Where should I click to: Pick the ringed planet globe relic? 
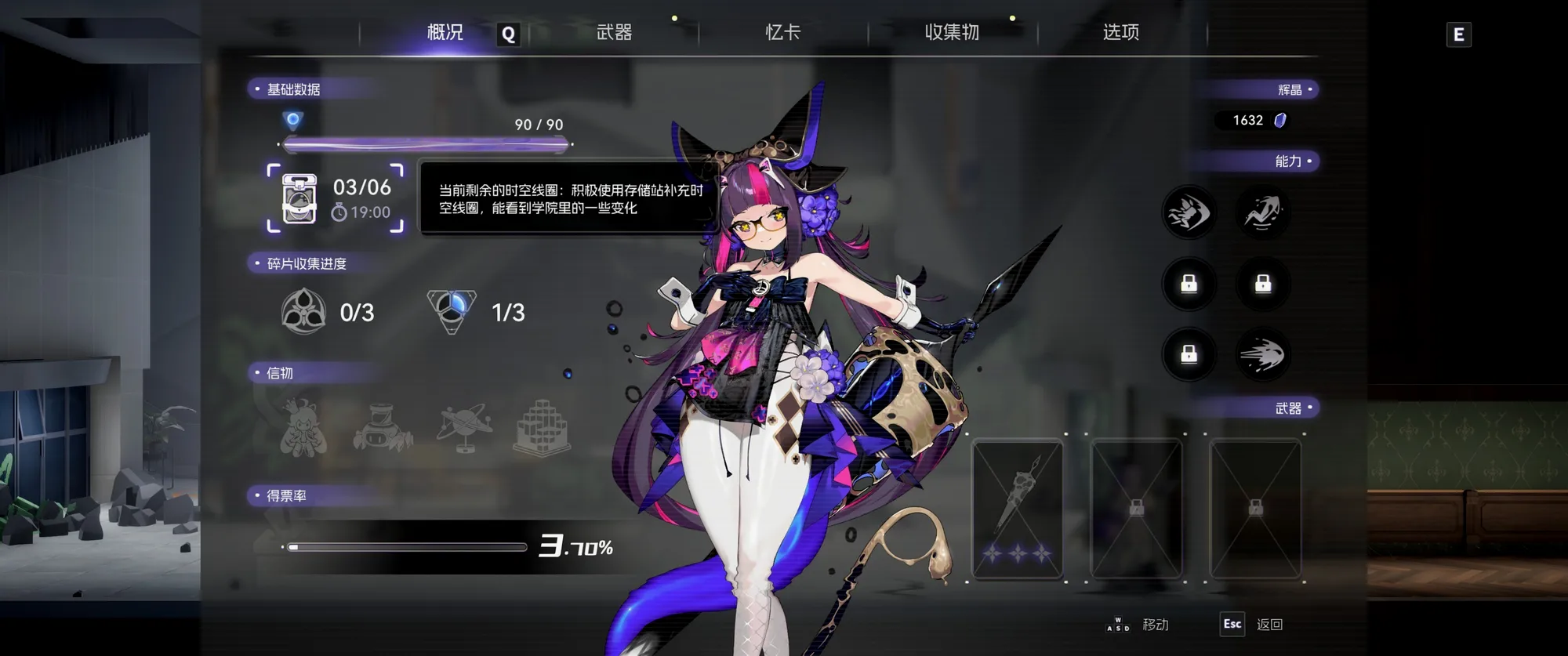[466, 428]
